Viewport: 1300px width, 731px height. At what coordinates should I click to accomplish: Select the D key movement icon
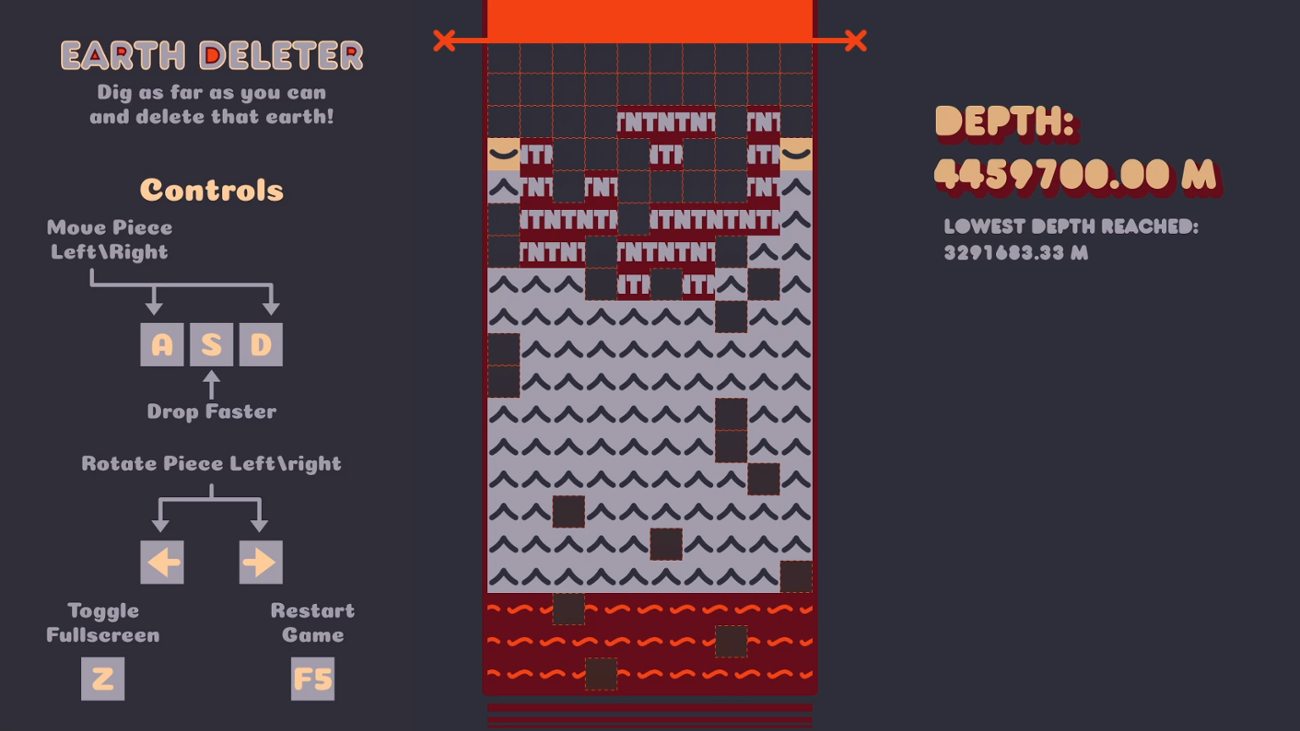260,344
